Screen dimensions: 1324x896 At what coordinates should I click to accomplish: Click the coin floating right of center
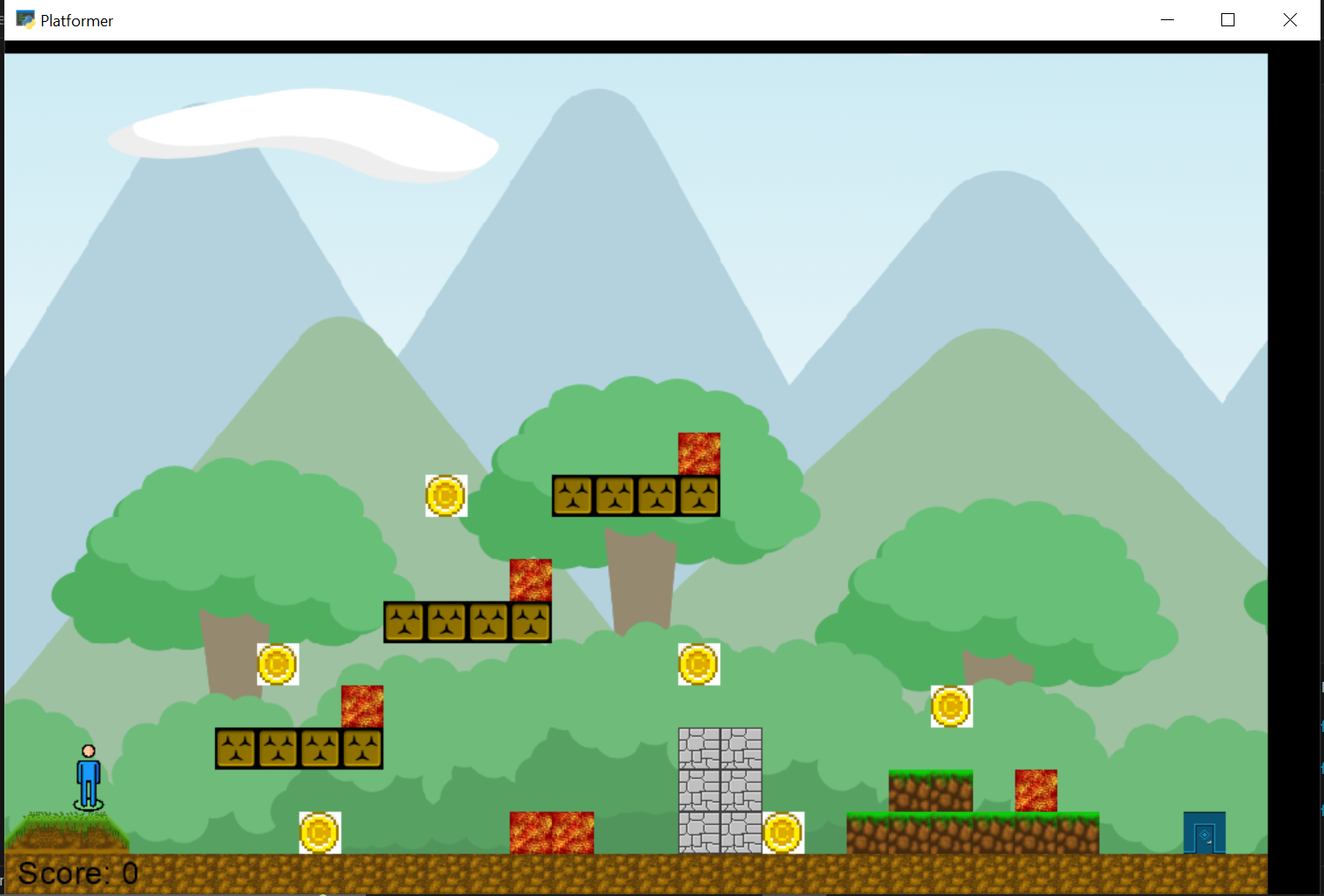point(698,666)
